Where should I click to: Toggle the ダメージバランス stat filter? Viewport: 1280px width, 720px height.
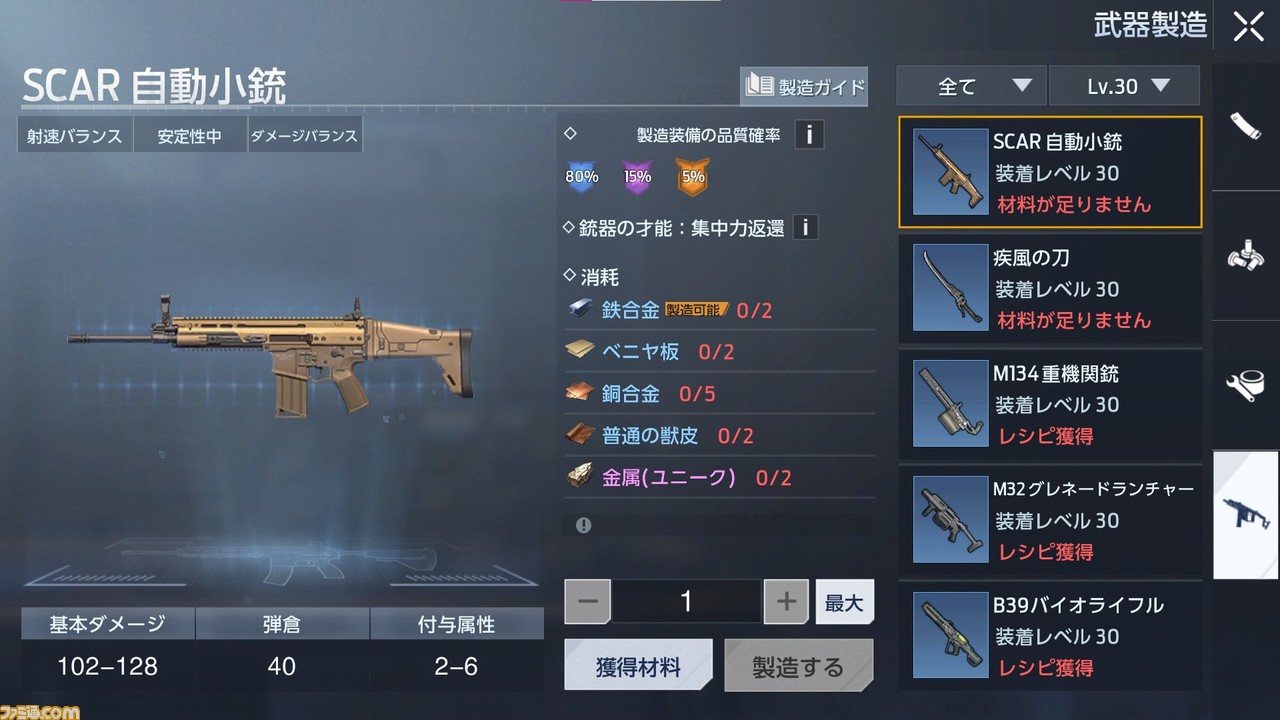point(305,134)
